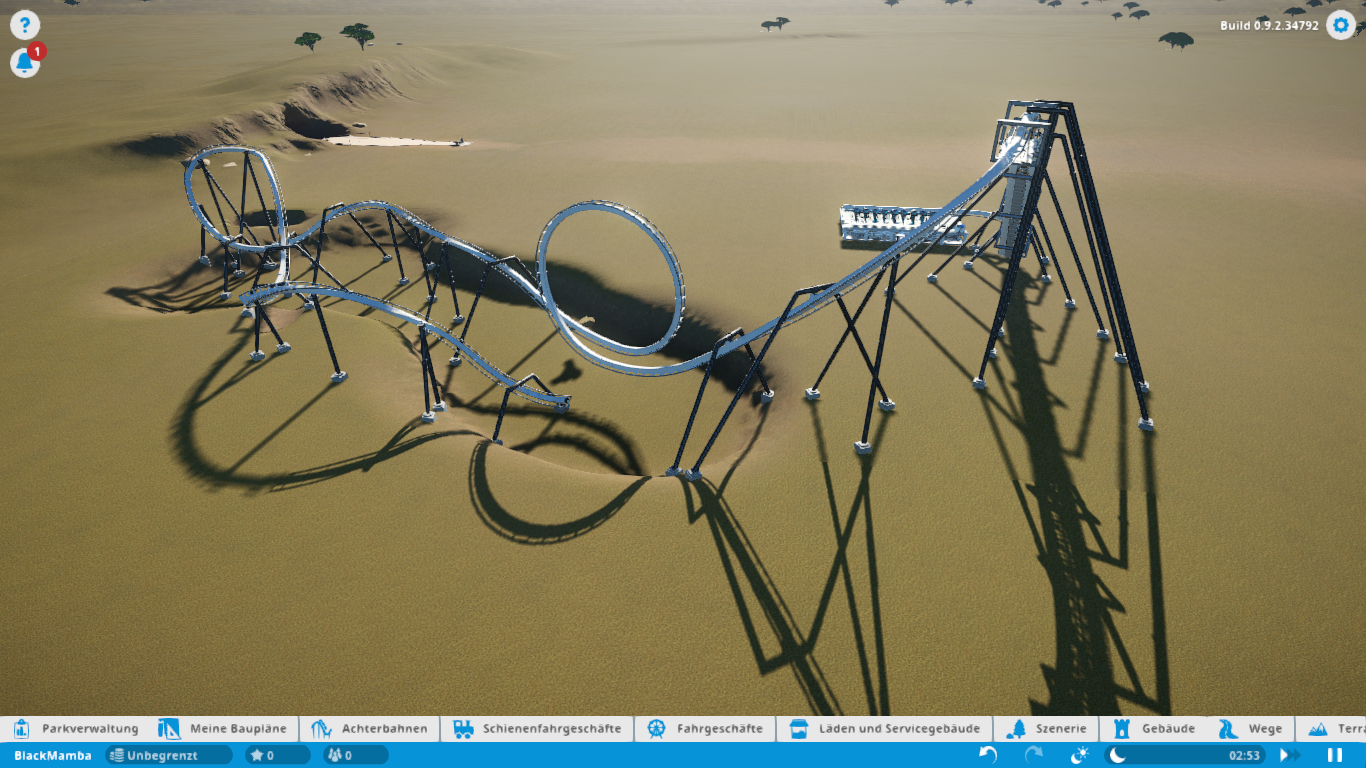
Task: Show the guest count panel
Action: click(354, 756)
